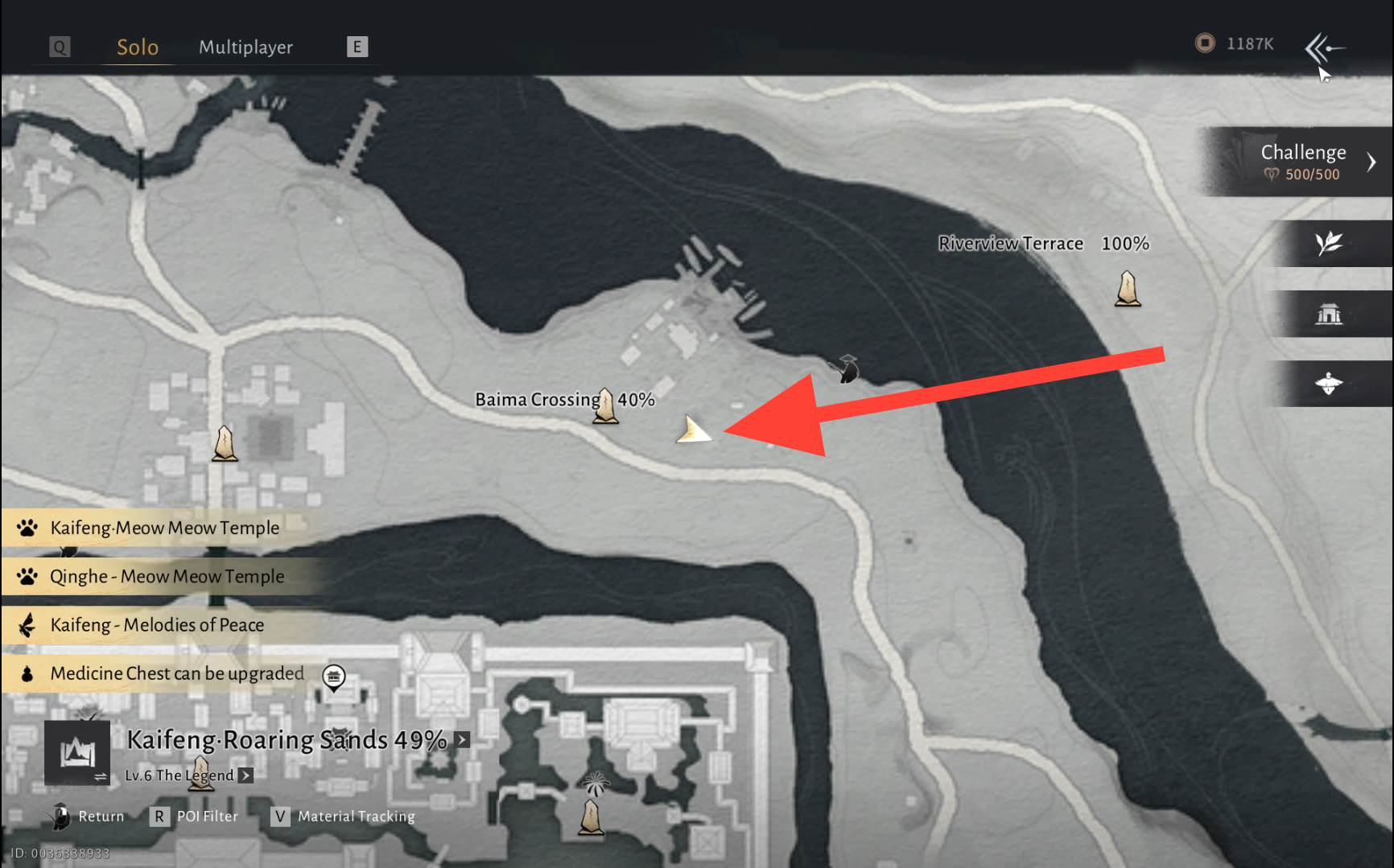This screenshot has height=868, width=1394.
Task: Select the leaf sprig filter button
Action: pos(1329,243)
